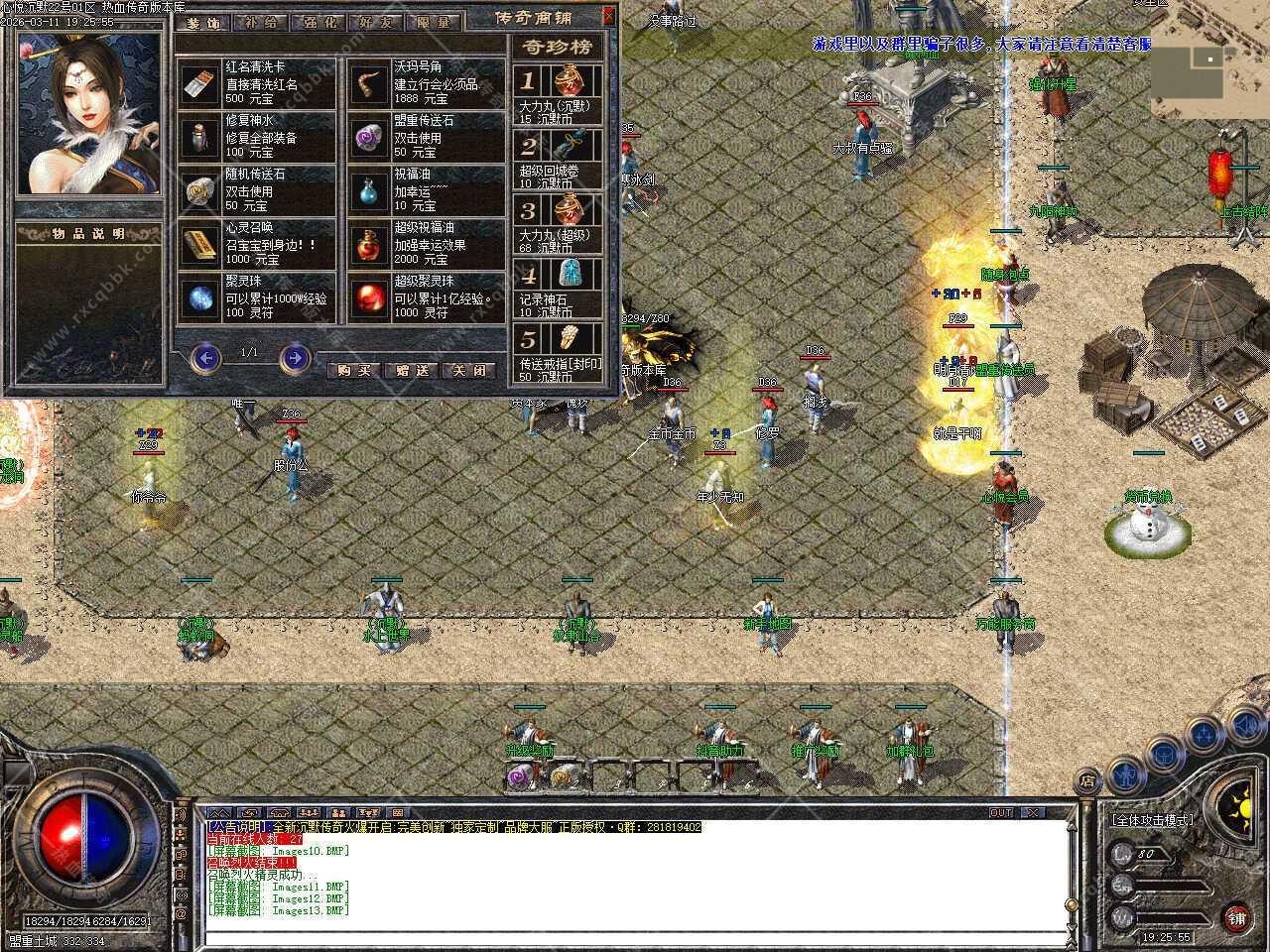Image resolution: width=1270 pixels, height=952 pixels.
Task: Pick the 修复神水 potion listing
Action: tap(258, 137)
